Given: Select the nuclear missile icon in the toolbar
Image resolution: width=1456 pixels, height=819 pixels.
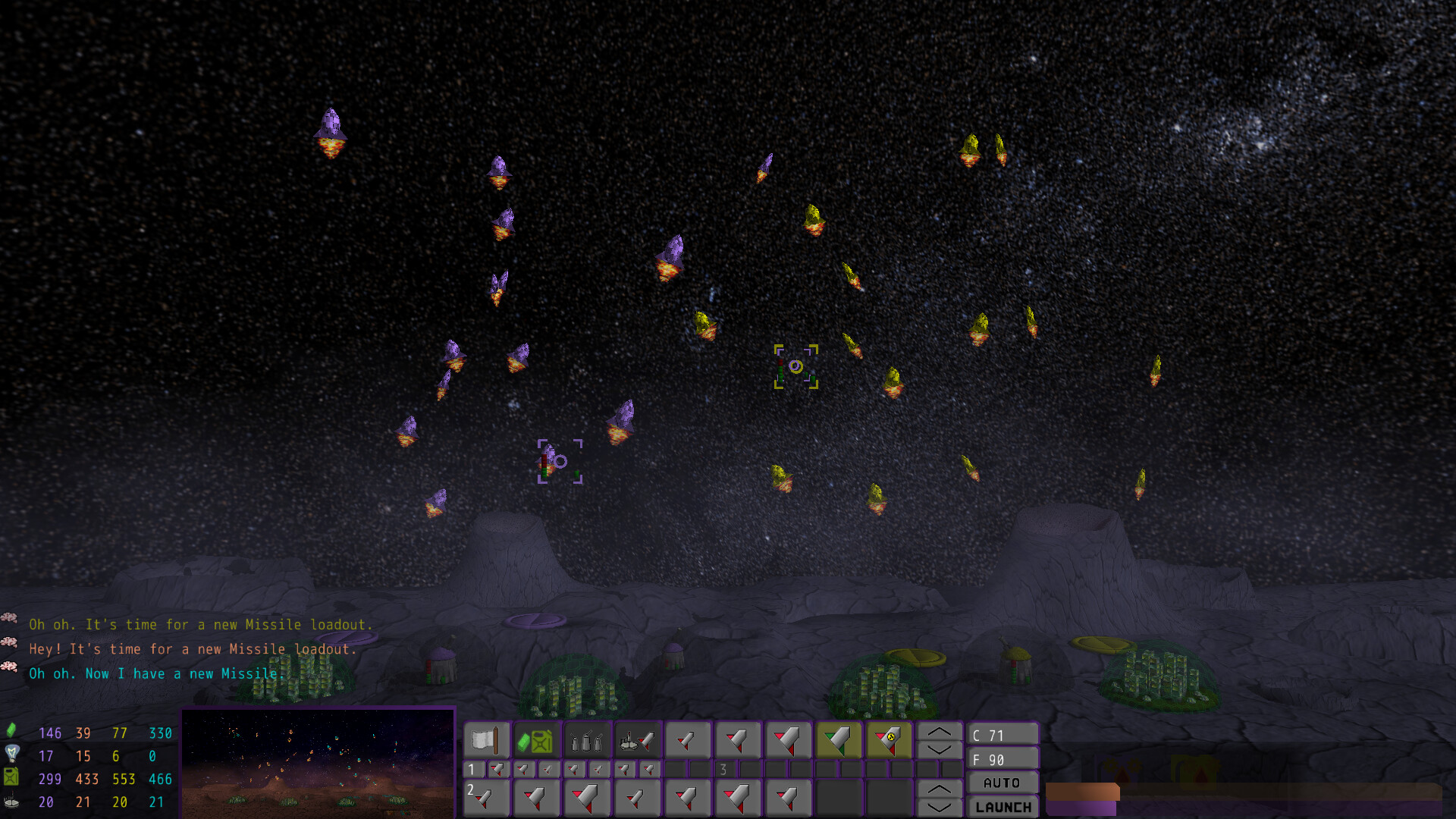Looking at the screenshot, I should 889,739.
